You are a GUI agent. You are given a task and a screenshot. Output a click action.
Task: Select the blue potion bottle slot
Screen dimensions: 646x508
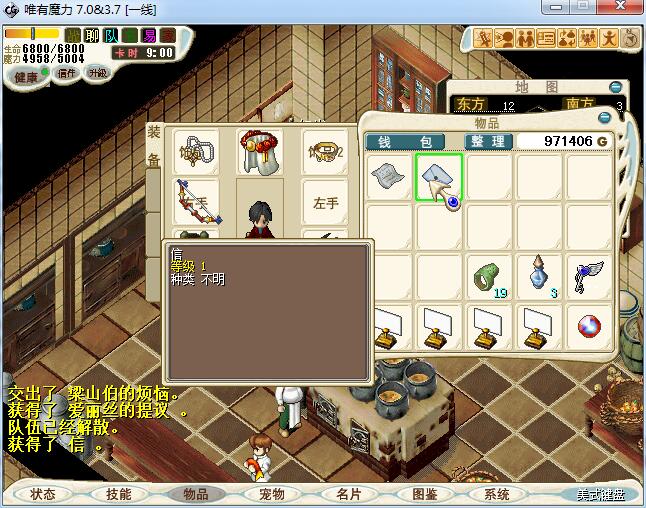point(539,276)
